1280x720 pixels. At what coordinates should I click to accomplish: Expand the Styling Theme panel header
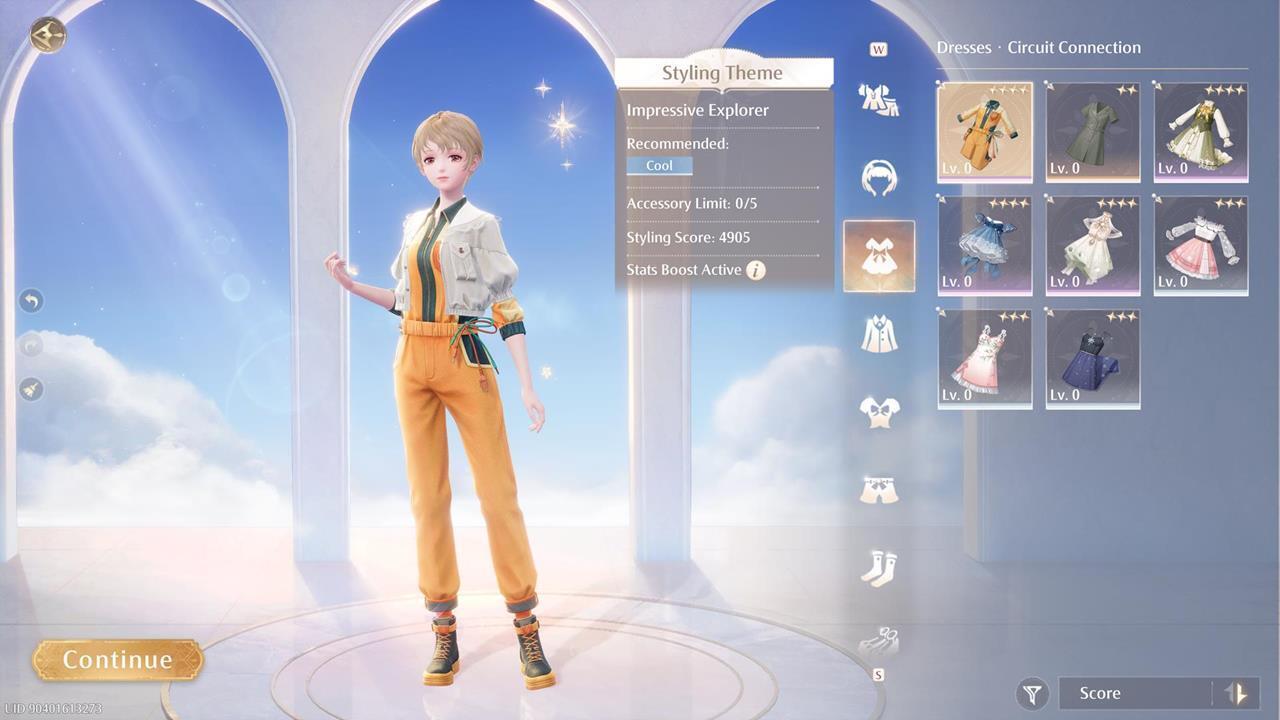coord(722,72)
